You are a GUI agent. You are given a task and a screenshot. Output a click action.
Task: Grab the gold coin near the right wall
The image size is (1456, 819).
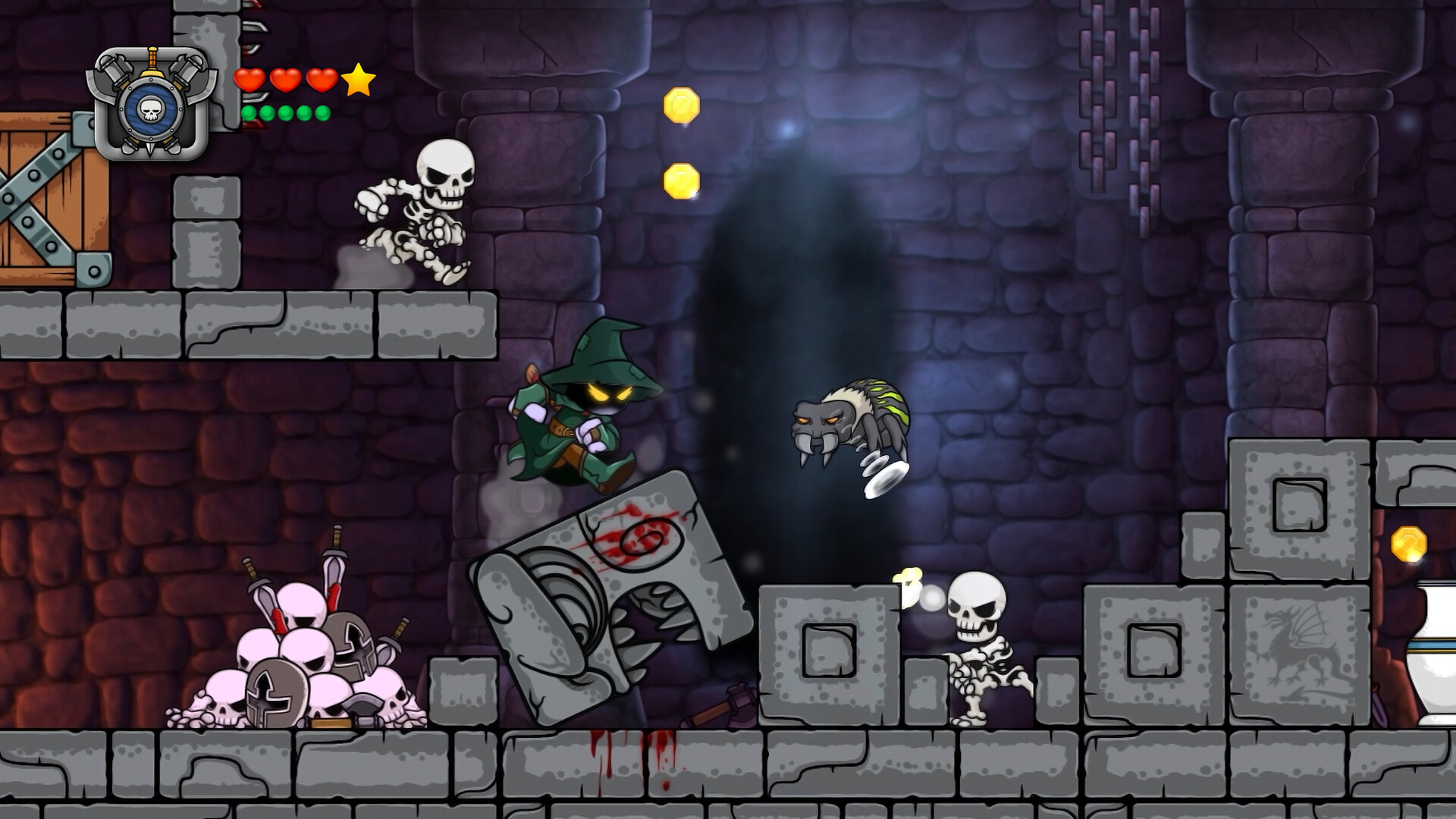(1408, 543)
